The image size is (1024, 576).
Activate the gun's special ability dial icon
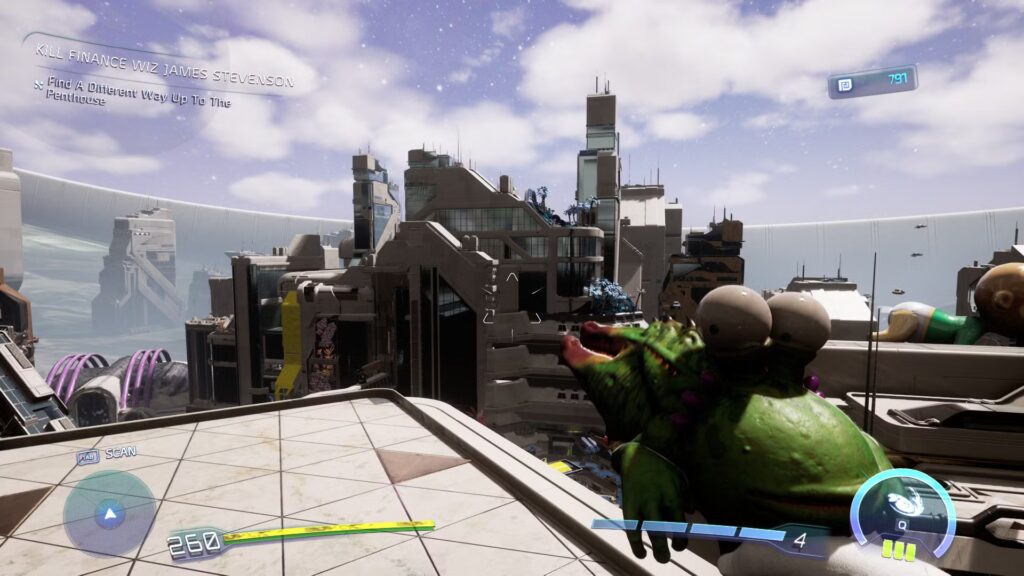(902, 508)
